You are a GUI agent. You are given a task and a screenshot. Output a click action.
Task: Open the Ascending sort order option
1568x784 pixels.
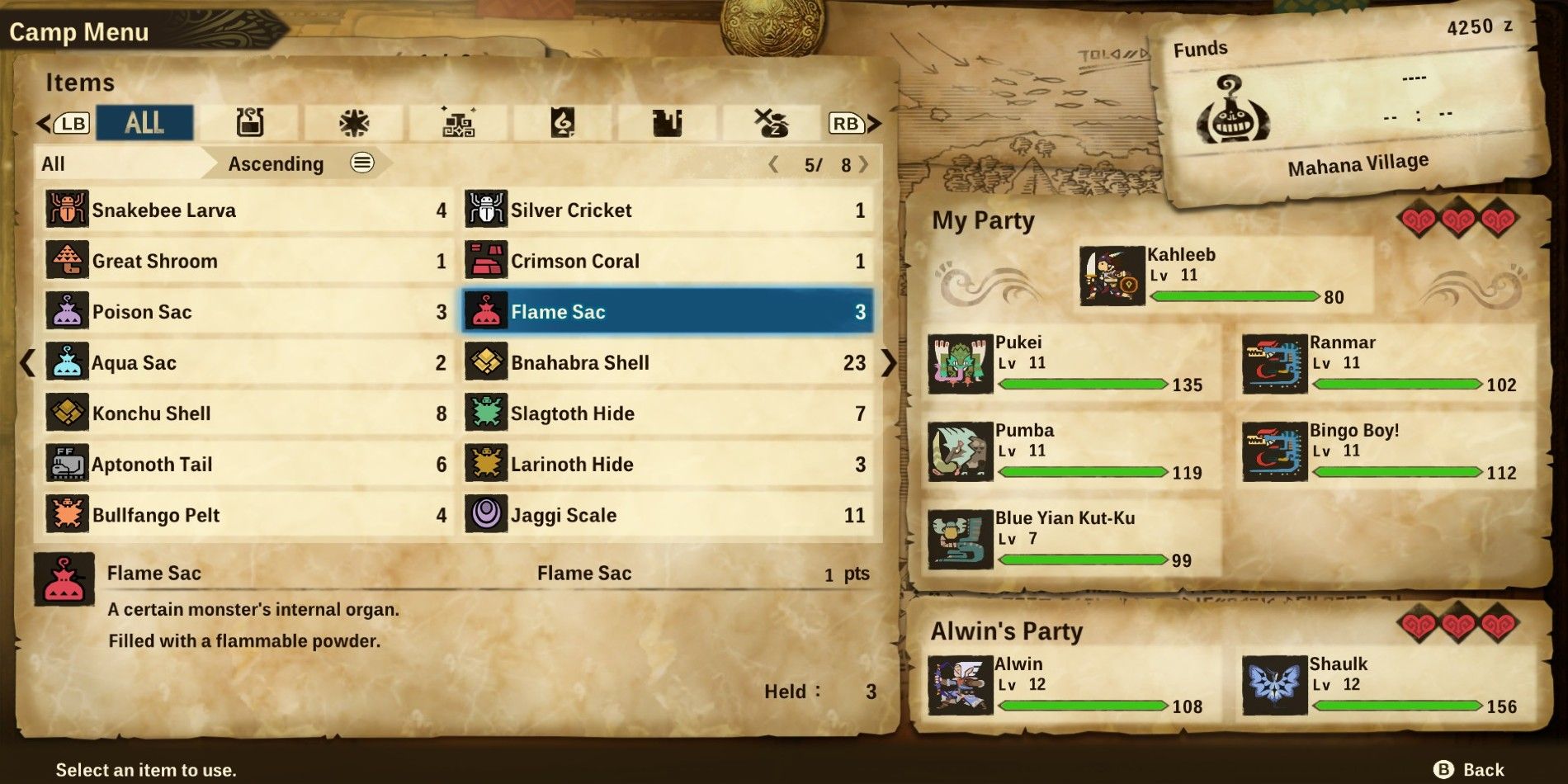click(297, 163)
